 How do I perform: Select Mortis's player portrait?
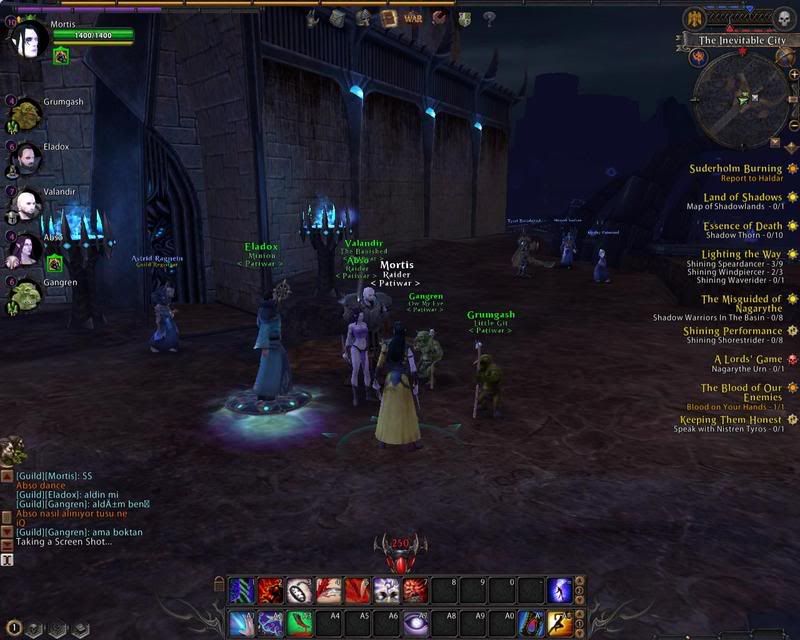click(x=27, y=41)
